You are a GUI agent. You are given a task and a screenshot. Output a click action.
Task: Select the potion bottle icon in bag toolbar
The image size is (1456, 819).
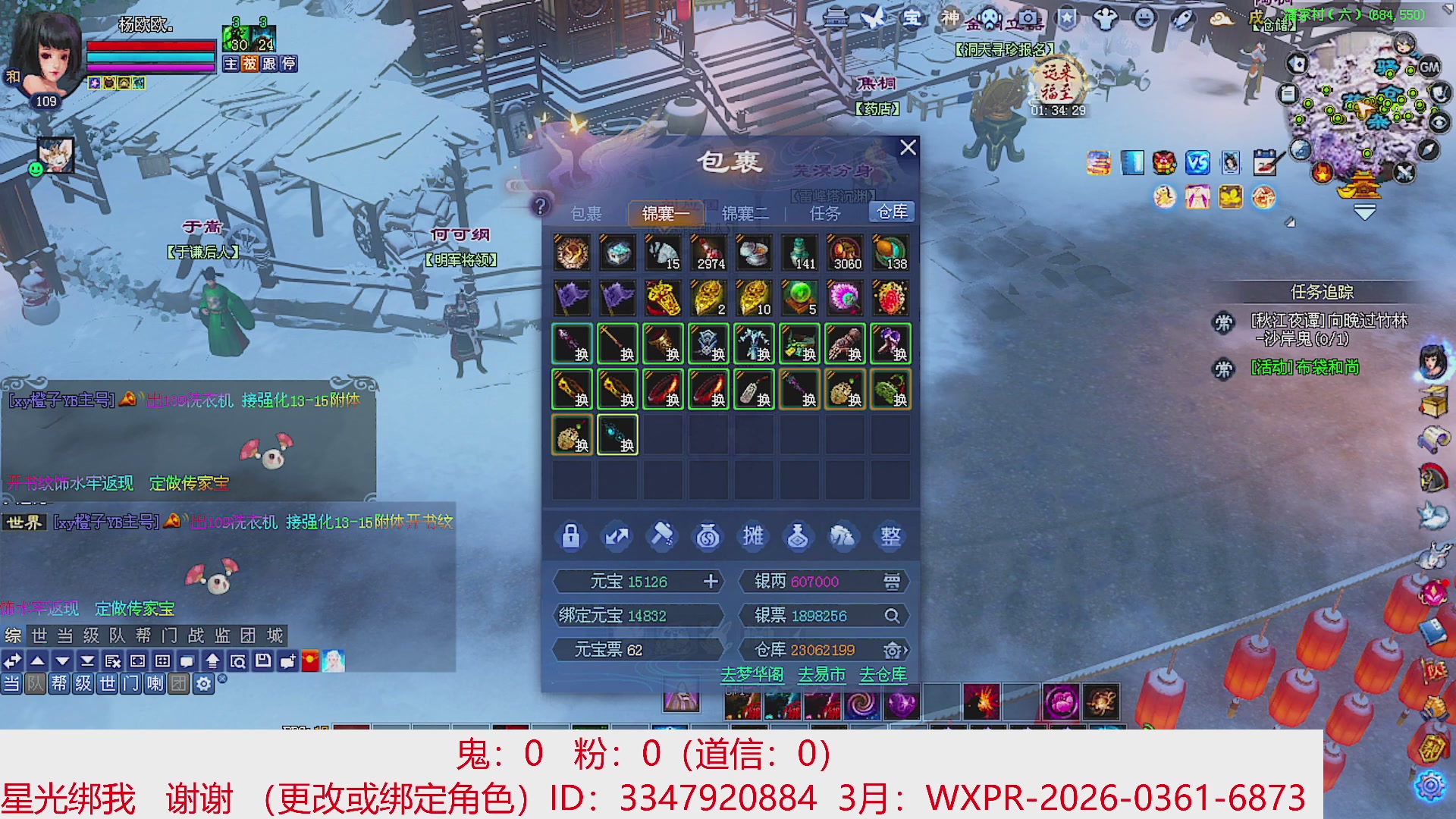tap(799, 536)
